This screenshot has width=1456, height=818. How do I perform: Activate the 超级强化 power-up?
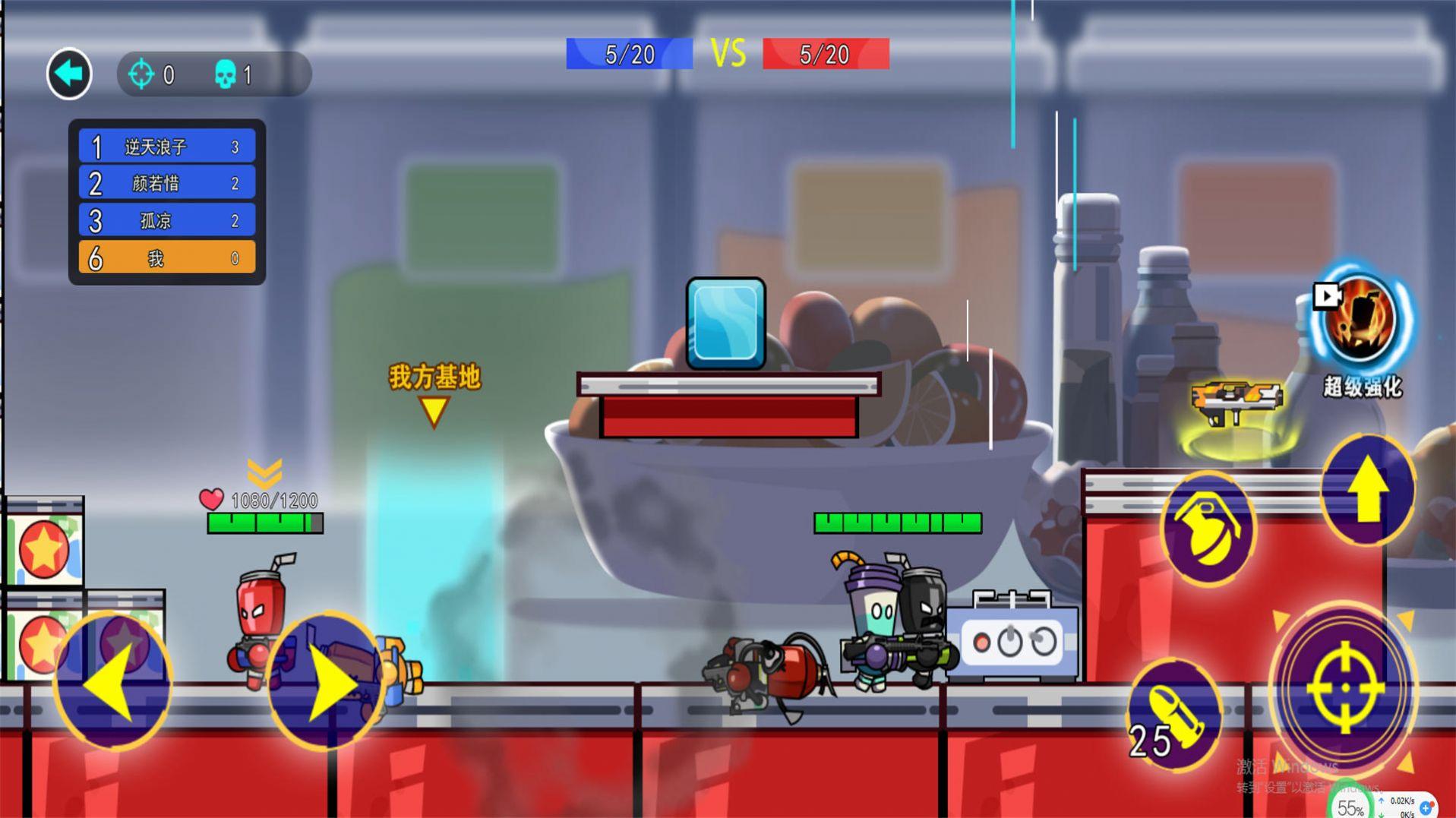[1362, 321]
